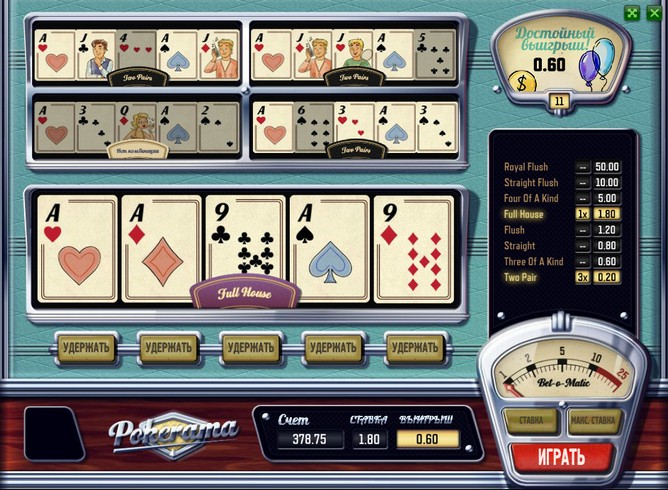Click УДЕРЖАТЬ under the ace of diamonds
Viewport: 668px width, 490px height.
167,348
